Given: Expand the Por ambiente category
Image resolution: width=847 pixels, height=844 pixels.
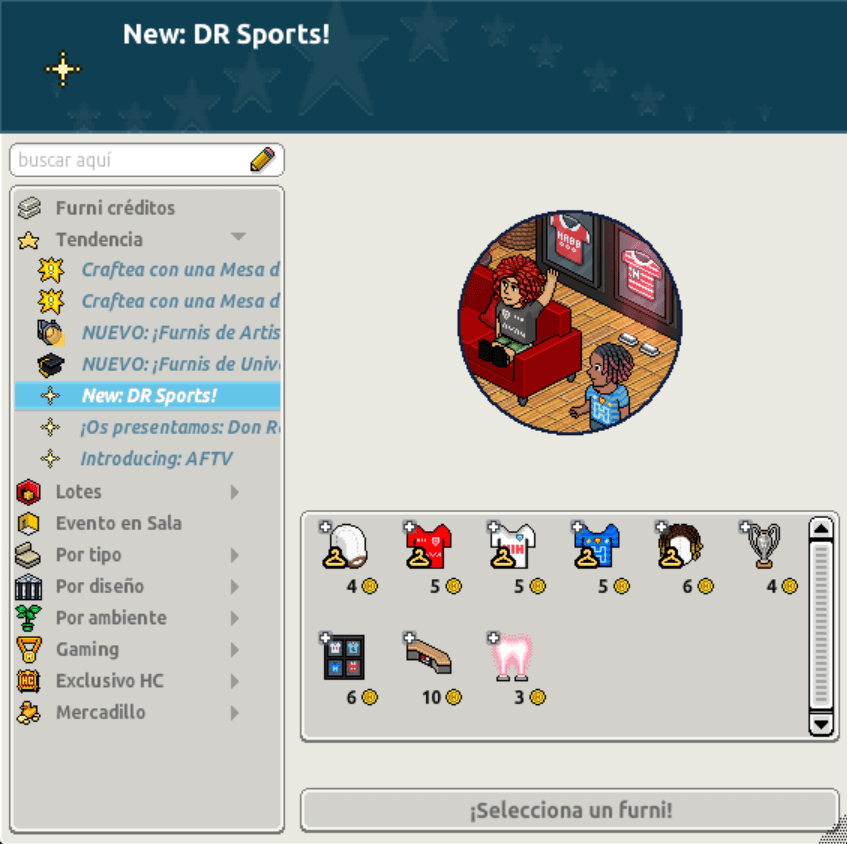Looking at the screenshot, I should tap(235, 618).
